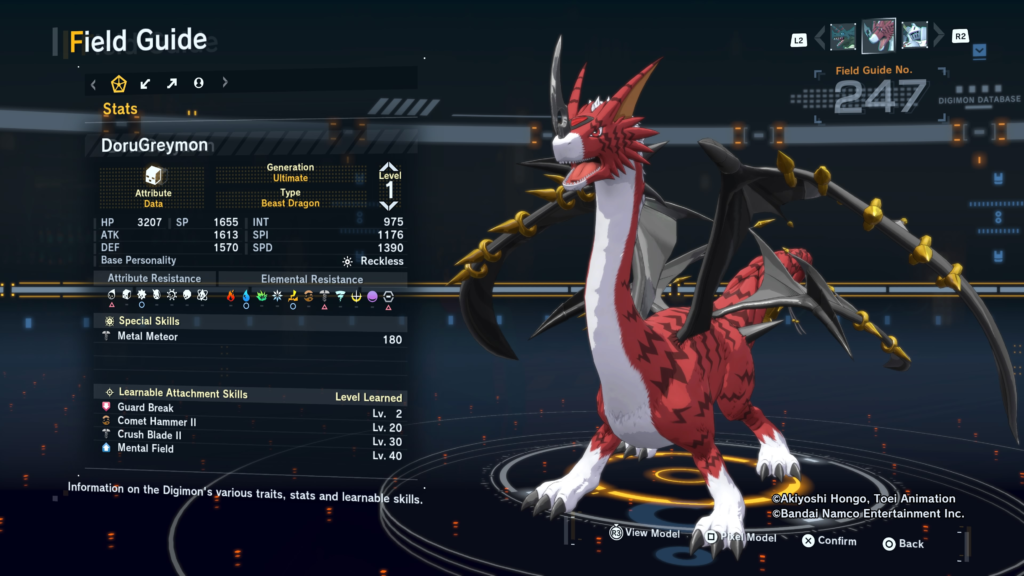Open the up-right arrow tab
The height and width of the screenshot is (576, 1024).
click(x=172, y=83)
